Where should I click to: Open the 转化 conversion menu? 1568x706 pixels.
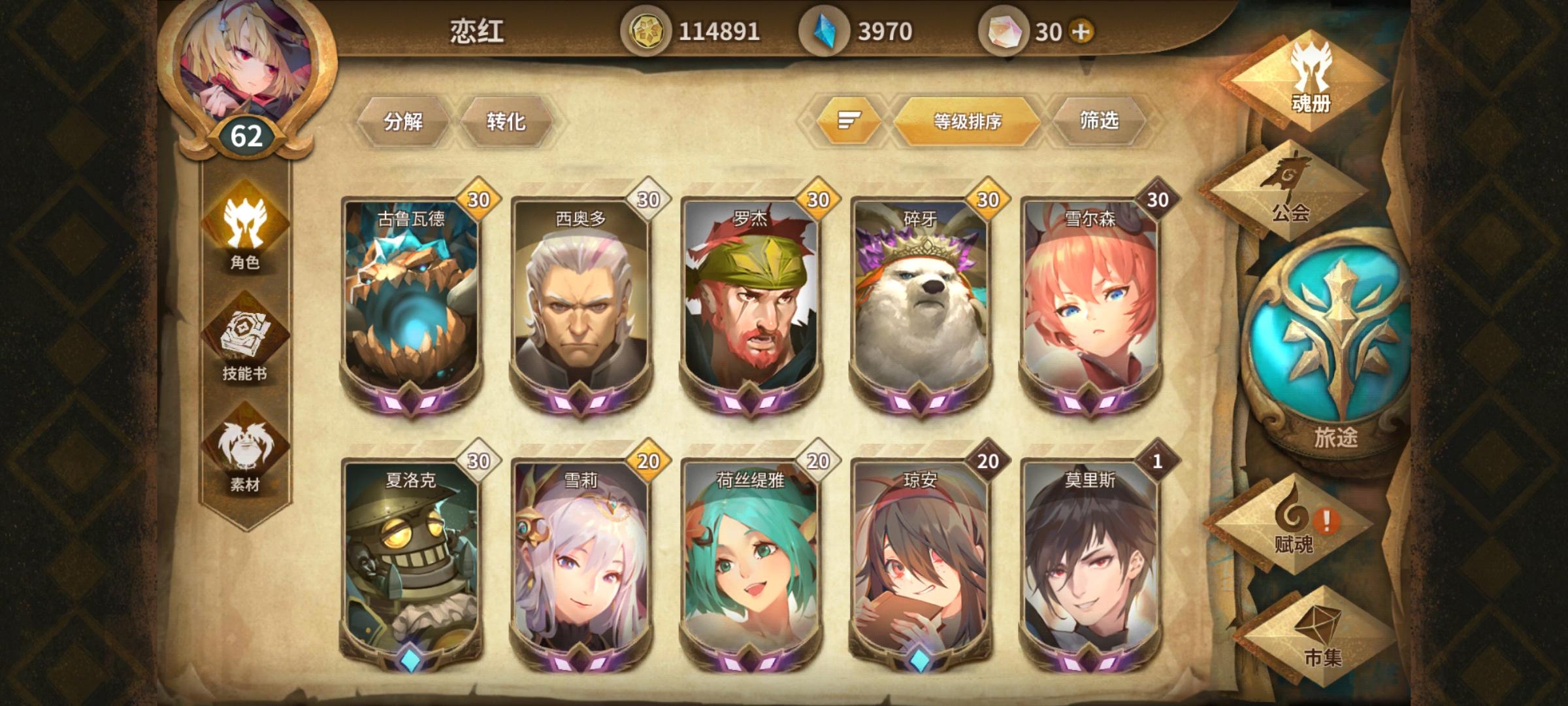(x=508, y=120)
